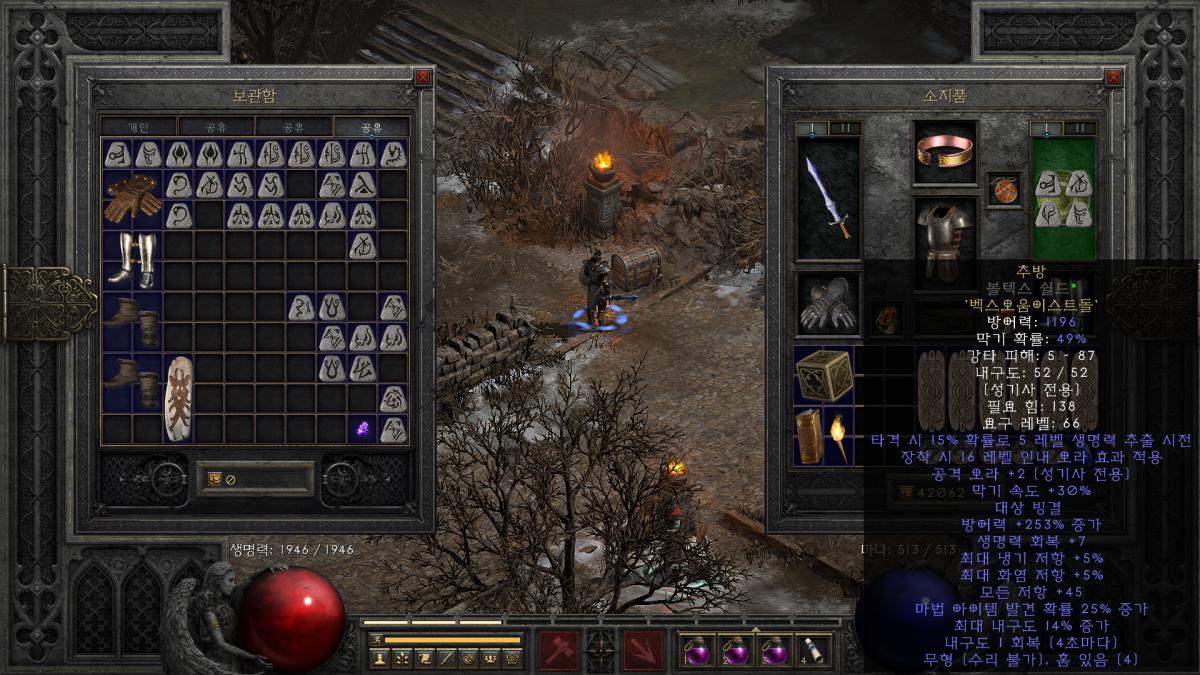Select the torch charm in inventory
This screenshot has height=675, width=1200.
tap(838, 437)
